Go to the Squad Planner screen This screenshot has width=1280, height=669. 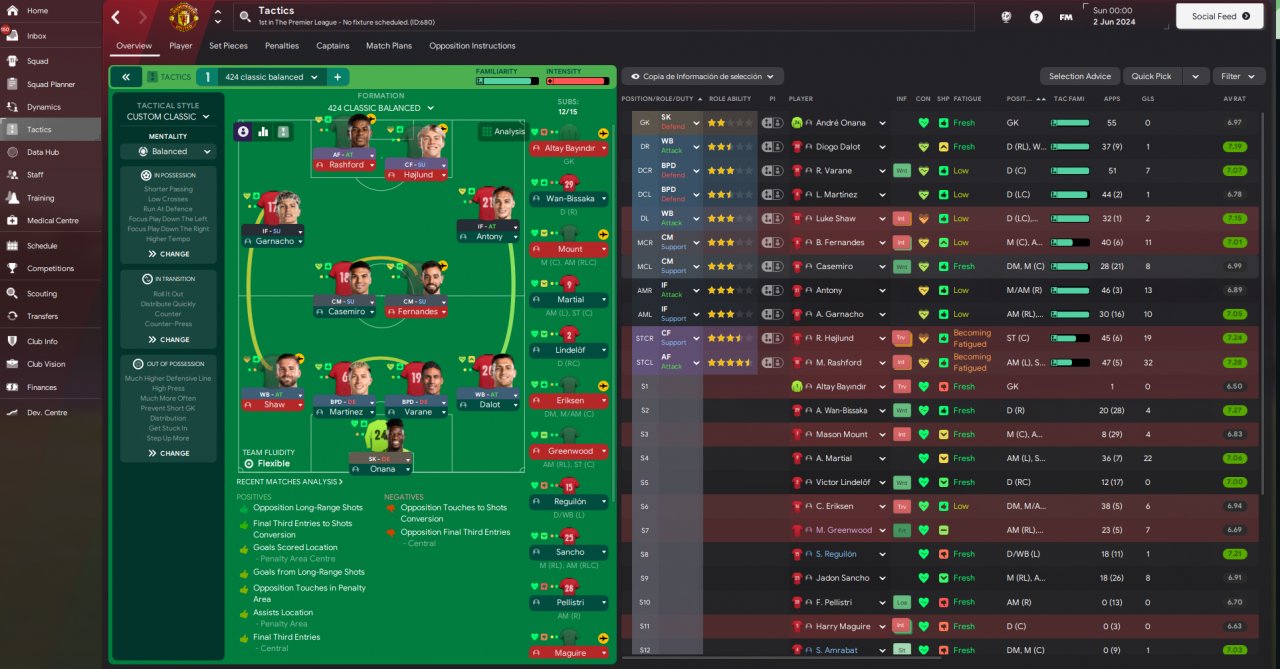point(50,84)
